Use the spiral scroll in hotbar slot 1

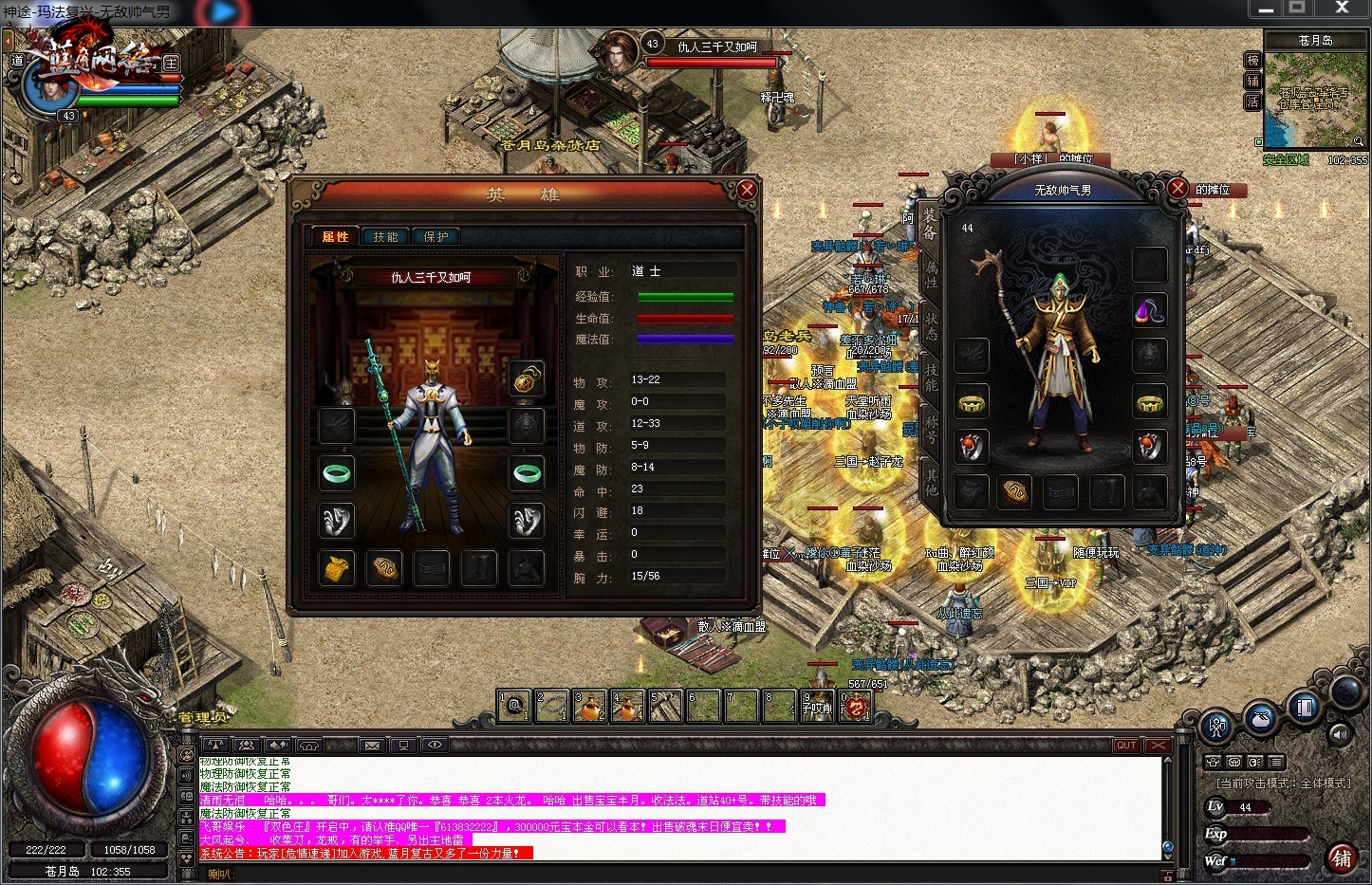[514, 706]
